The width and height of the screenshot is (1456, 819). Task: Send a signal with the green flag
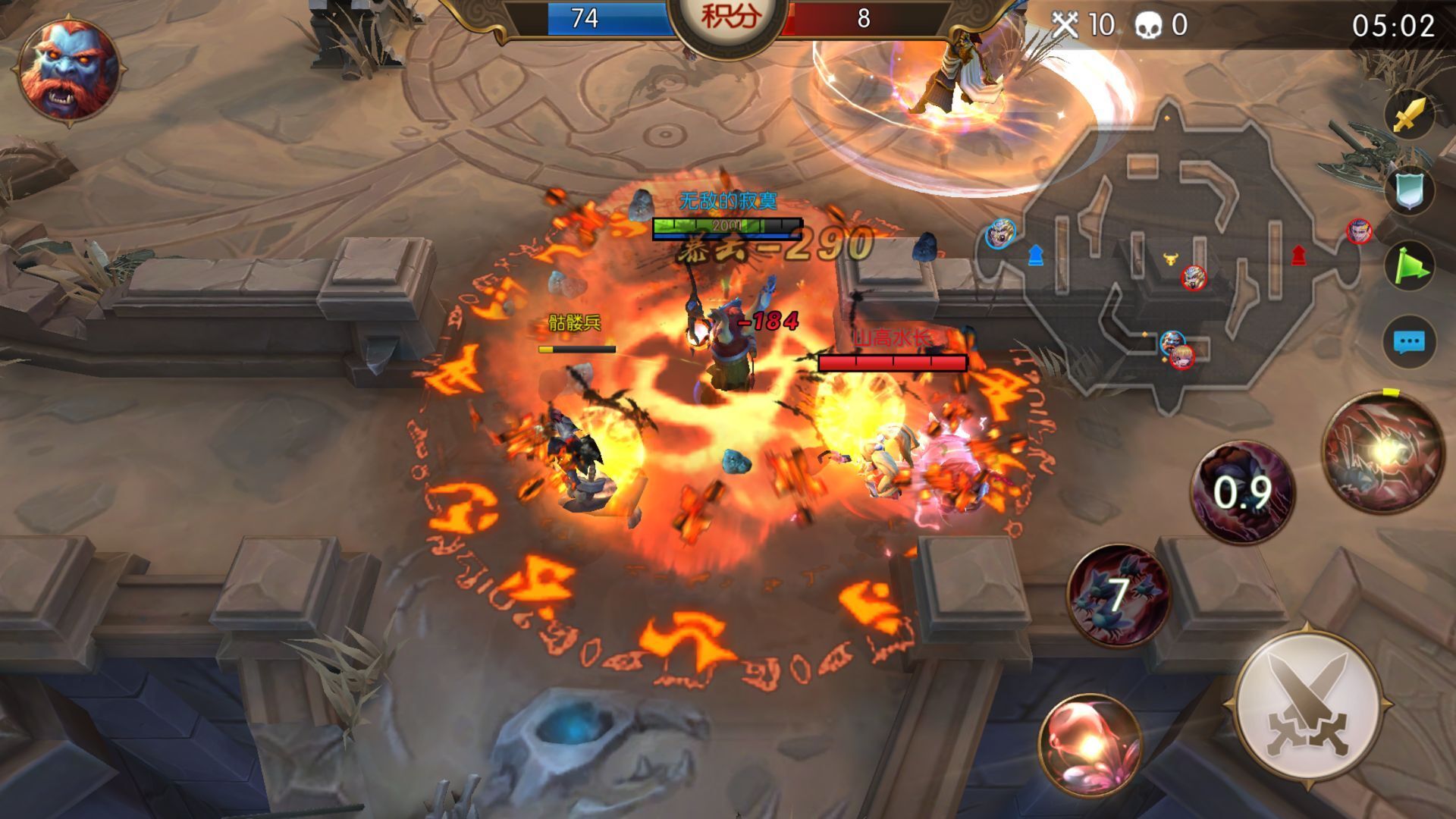(x=1409, y=266)
